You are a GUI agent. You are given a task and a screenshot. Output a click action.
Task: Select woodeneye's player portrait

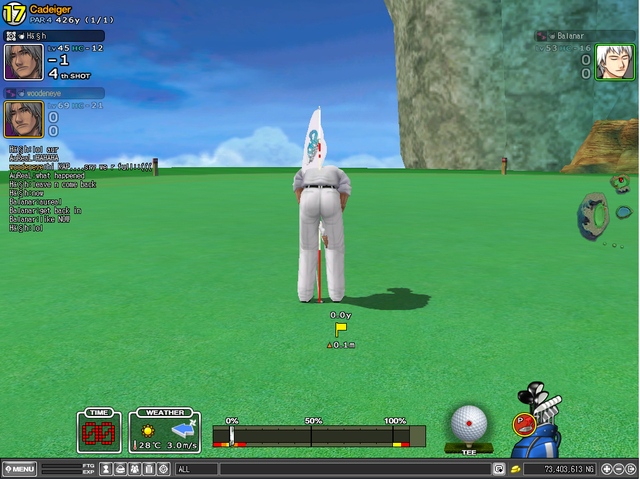click(x=23, y=119)
